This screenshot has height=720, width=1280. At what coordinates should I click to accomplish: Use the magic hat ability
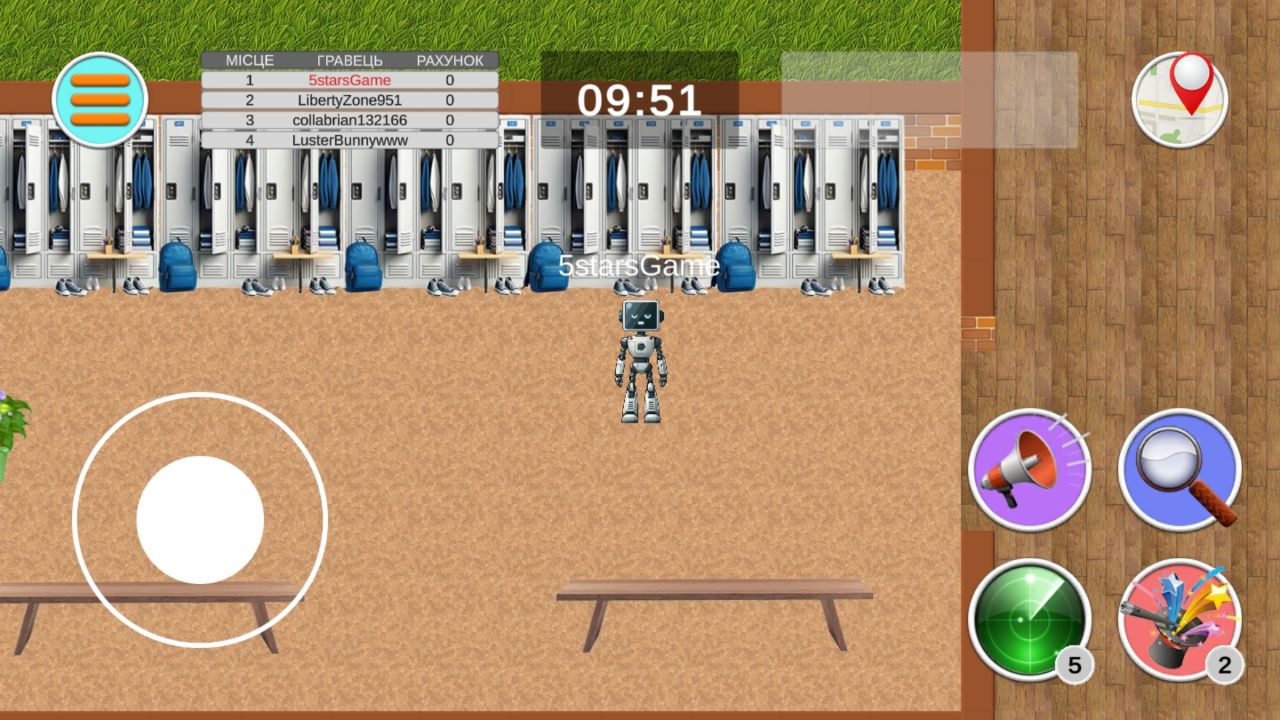click(1179, 620)
